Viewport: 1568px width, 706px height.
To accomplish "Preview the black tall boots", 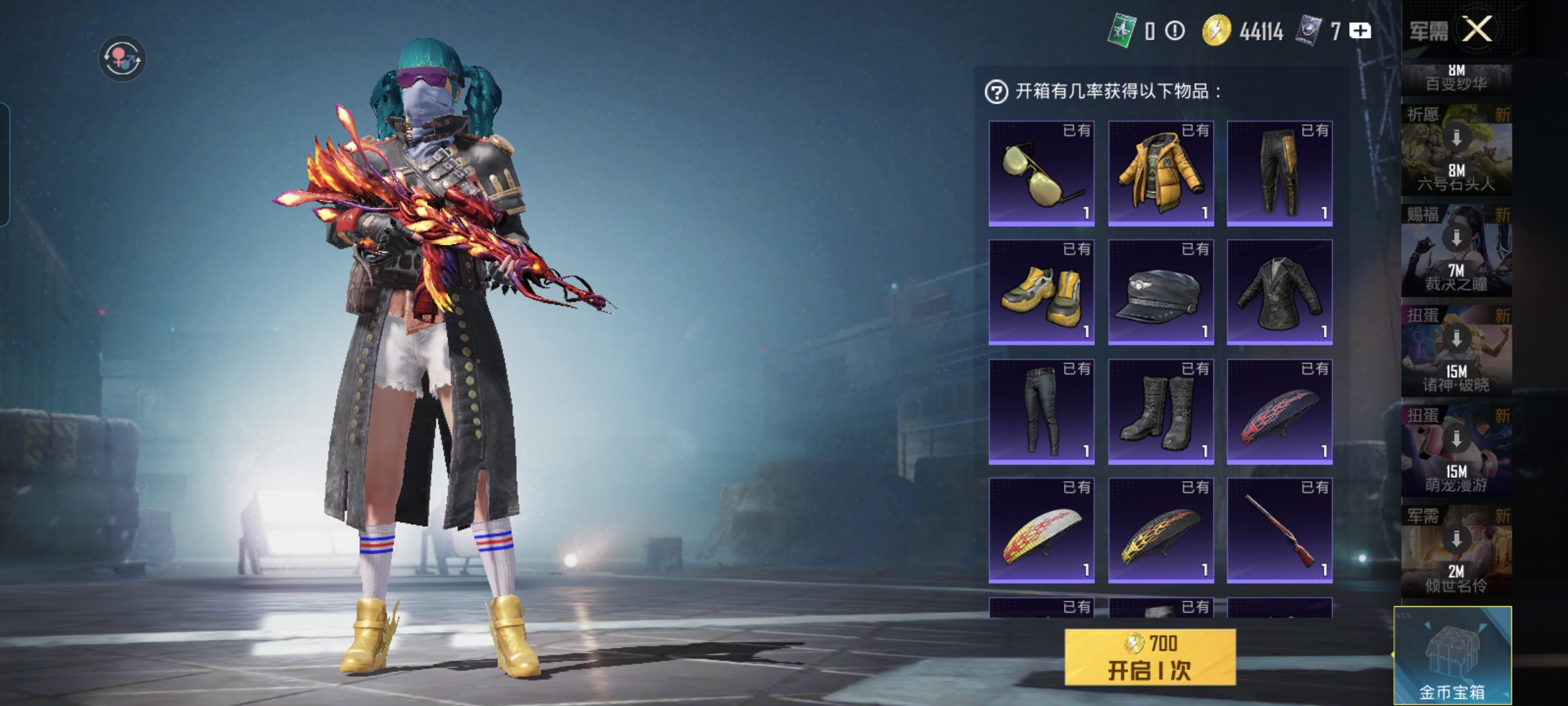I will 1161,412.
